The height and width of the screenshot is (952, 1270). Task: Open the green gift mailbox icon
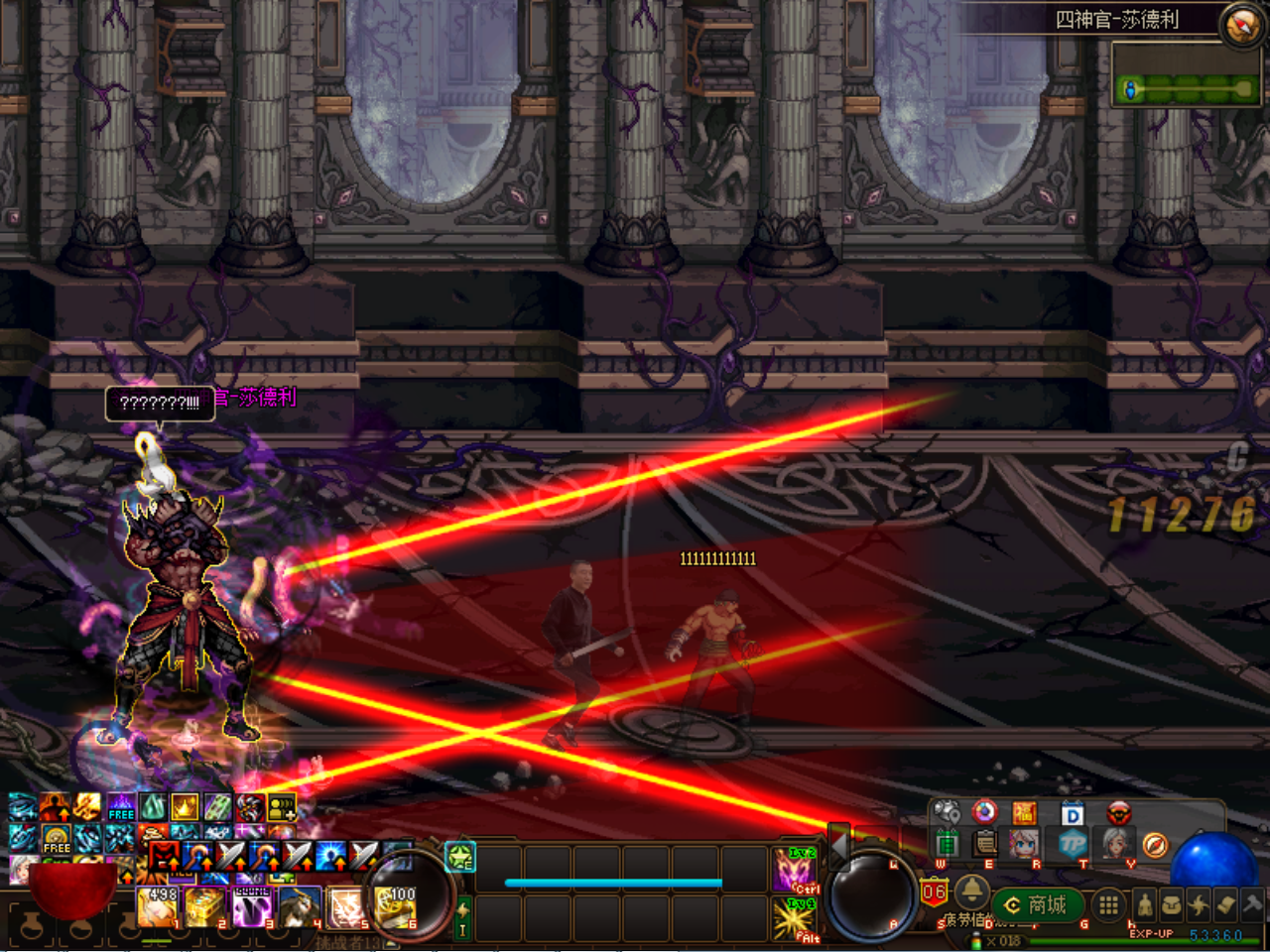949,845
